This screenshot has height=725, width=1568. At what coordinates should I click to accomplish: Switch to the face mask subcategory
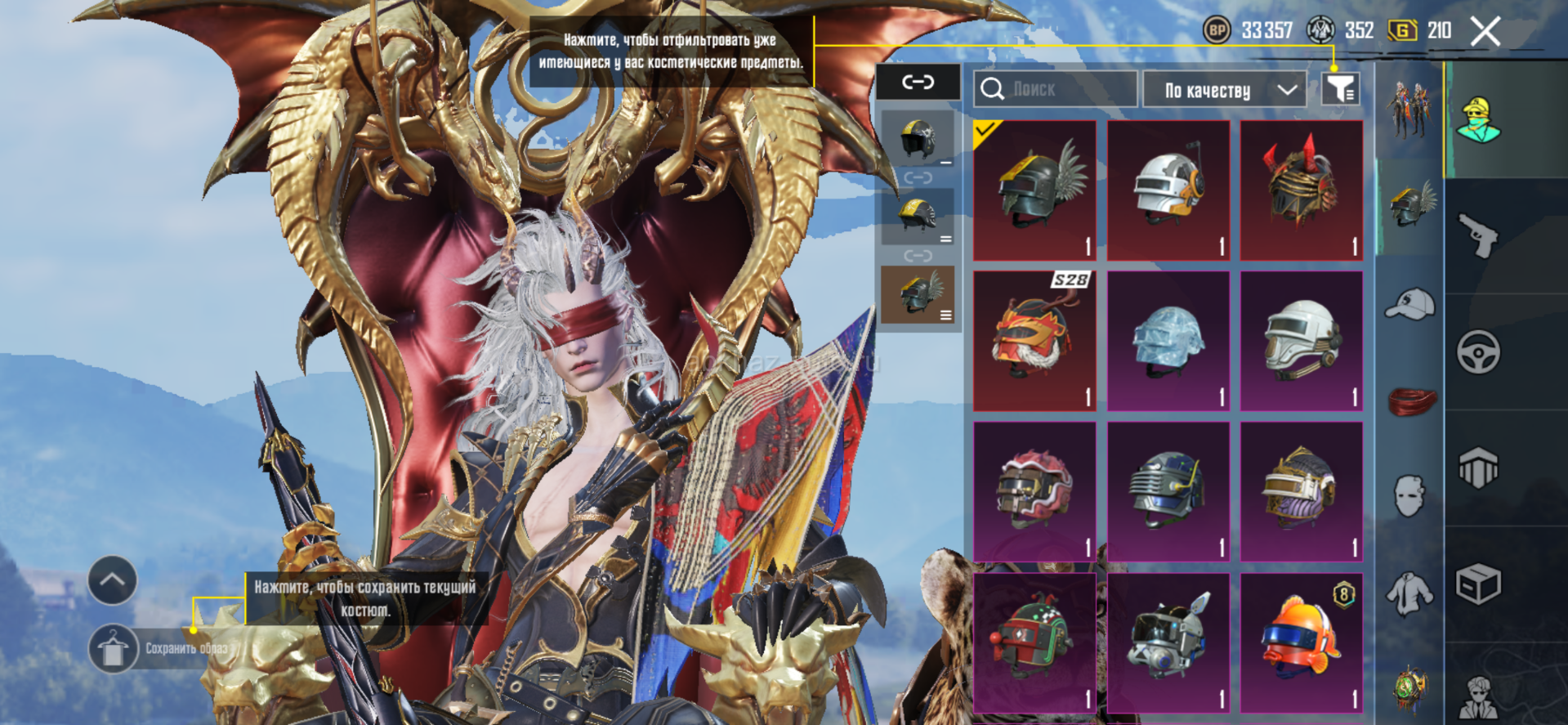(x=1410, y=496)
